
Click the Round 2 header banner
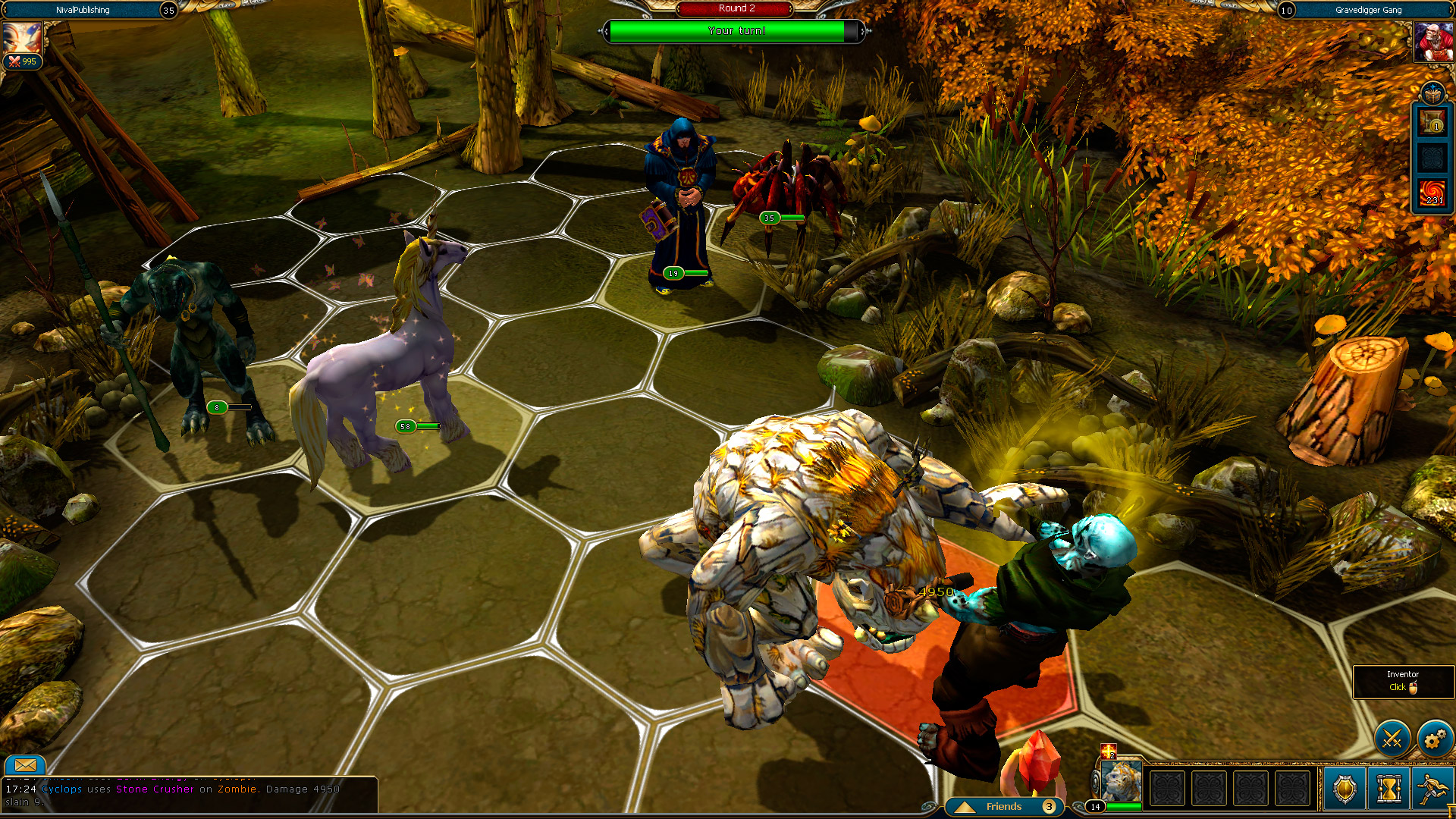pyautogui.click(x=734, y=9)
